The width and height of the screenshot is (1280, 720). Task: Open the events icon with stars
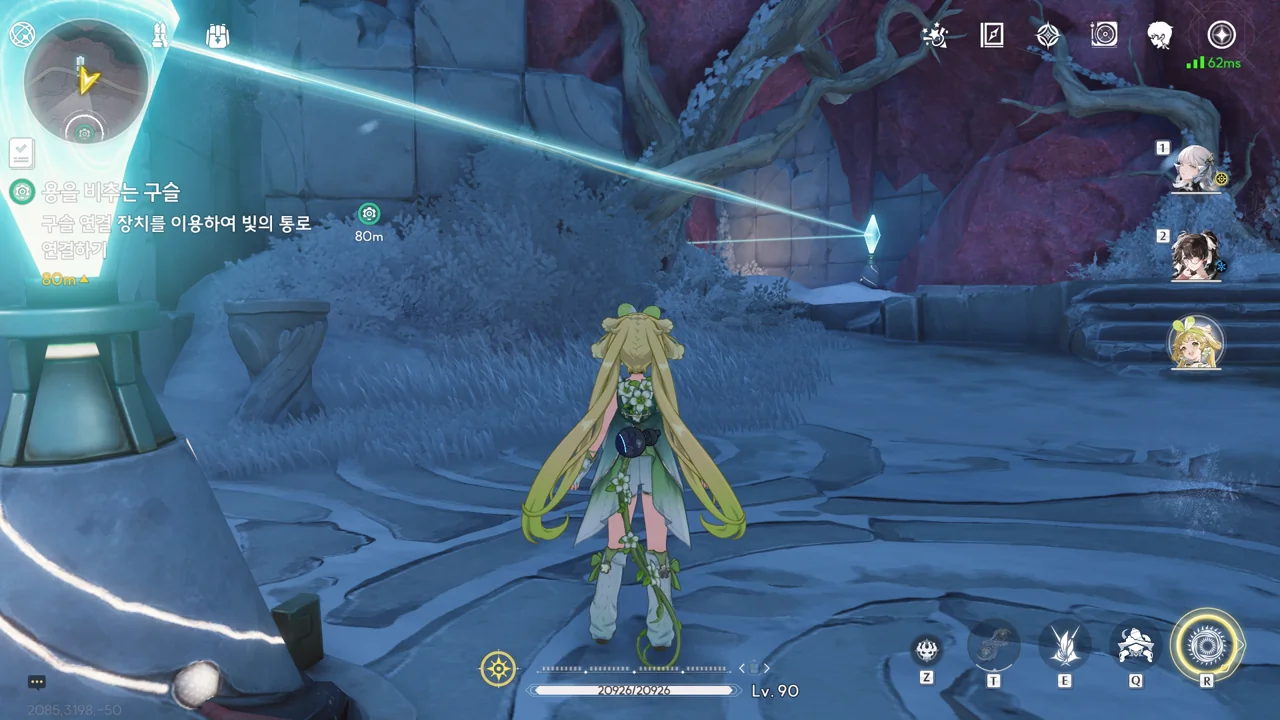935,36
